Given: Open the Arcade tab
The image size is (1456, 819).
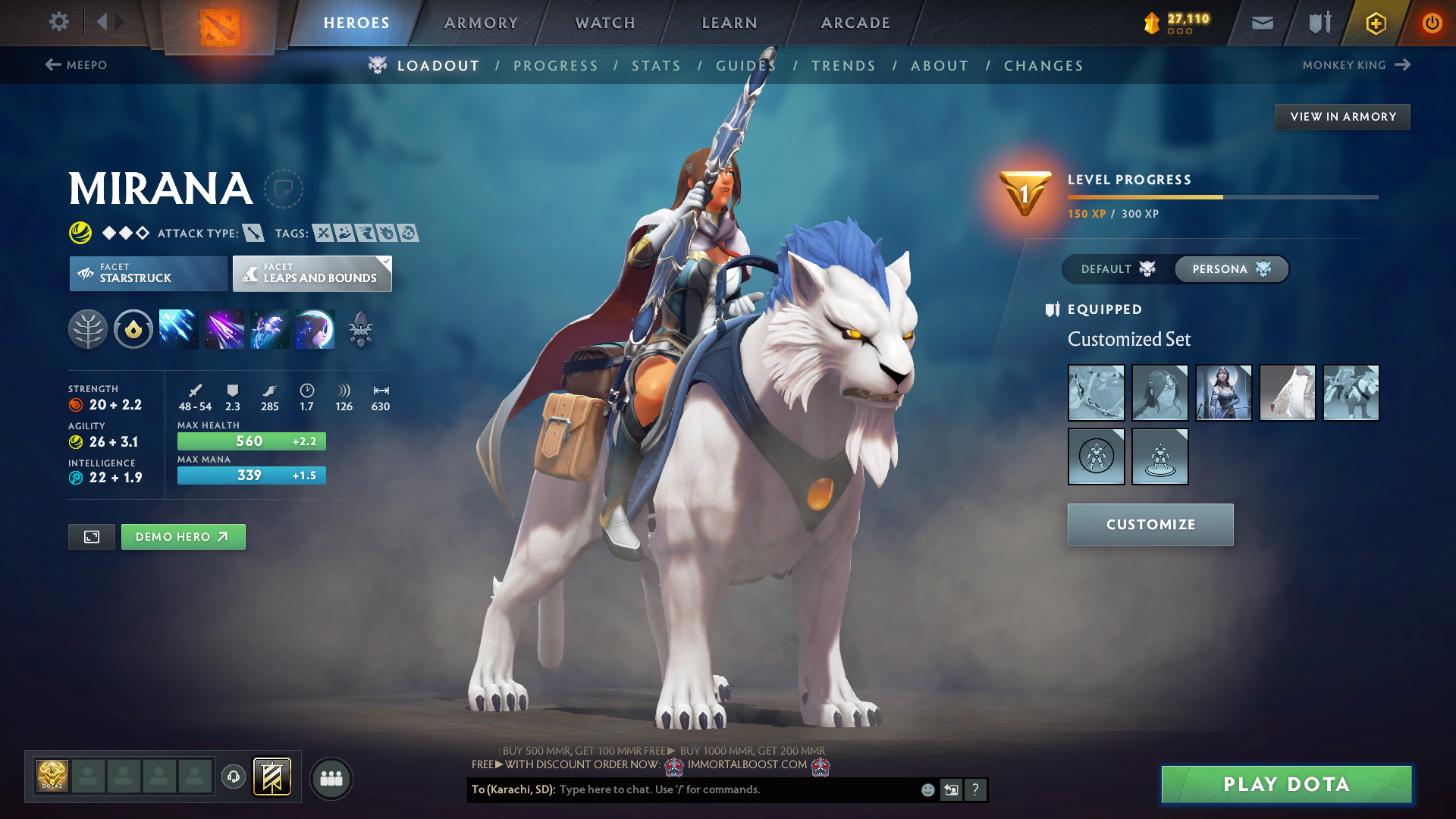Looking at the screenshot, I should [x=855, y=23].
